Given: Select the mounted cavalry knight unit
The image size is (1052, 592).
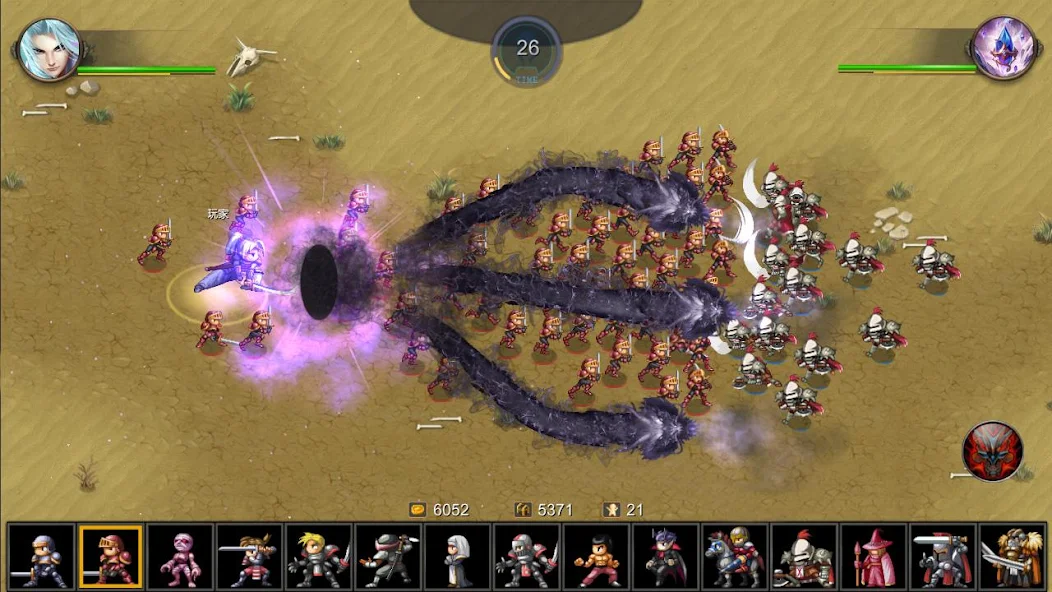Looking at the screenshot, I should point(734,556).
